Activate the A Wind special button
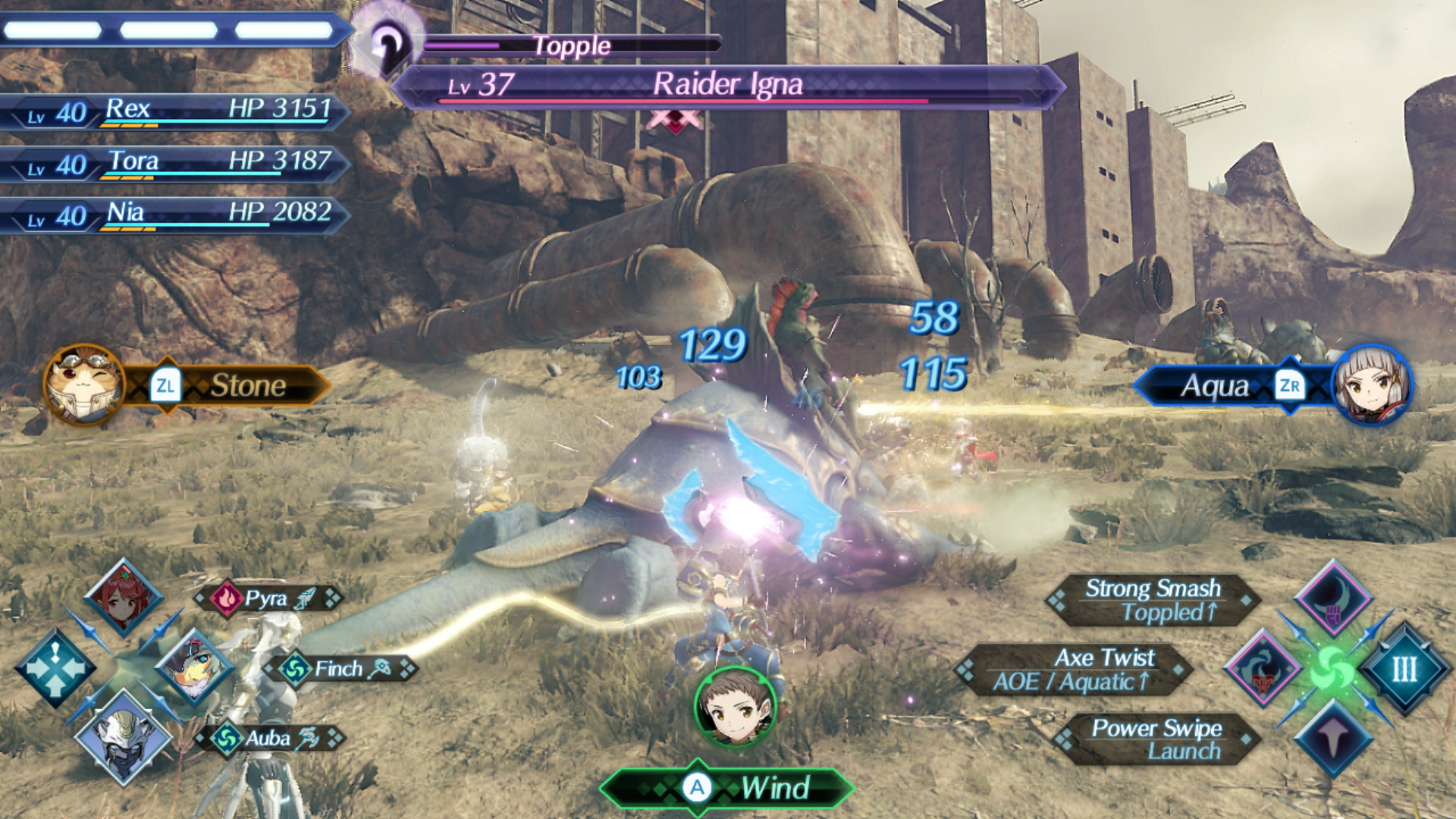This screenshot has height=819, width=1456. (726, 789)
